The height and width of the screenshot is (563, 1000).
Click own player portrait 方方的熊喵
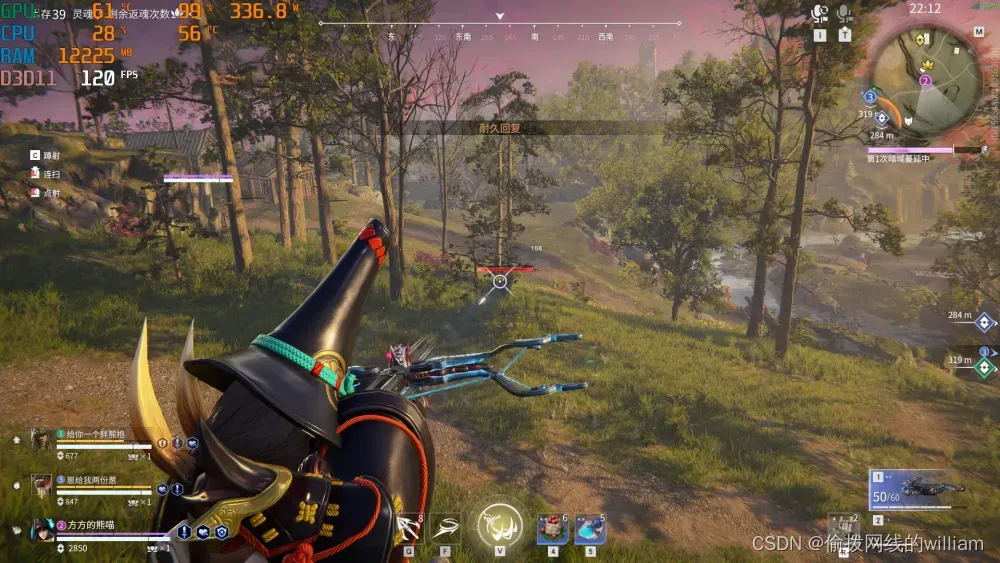pos(41,531)
